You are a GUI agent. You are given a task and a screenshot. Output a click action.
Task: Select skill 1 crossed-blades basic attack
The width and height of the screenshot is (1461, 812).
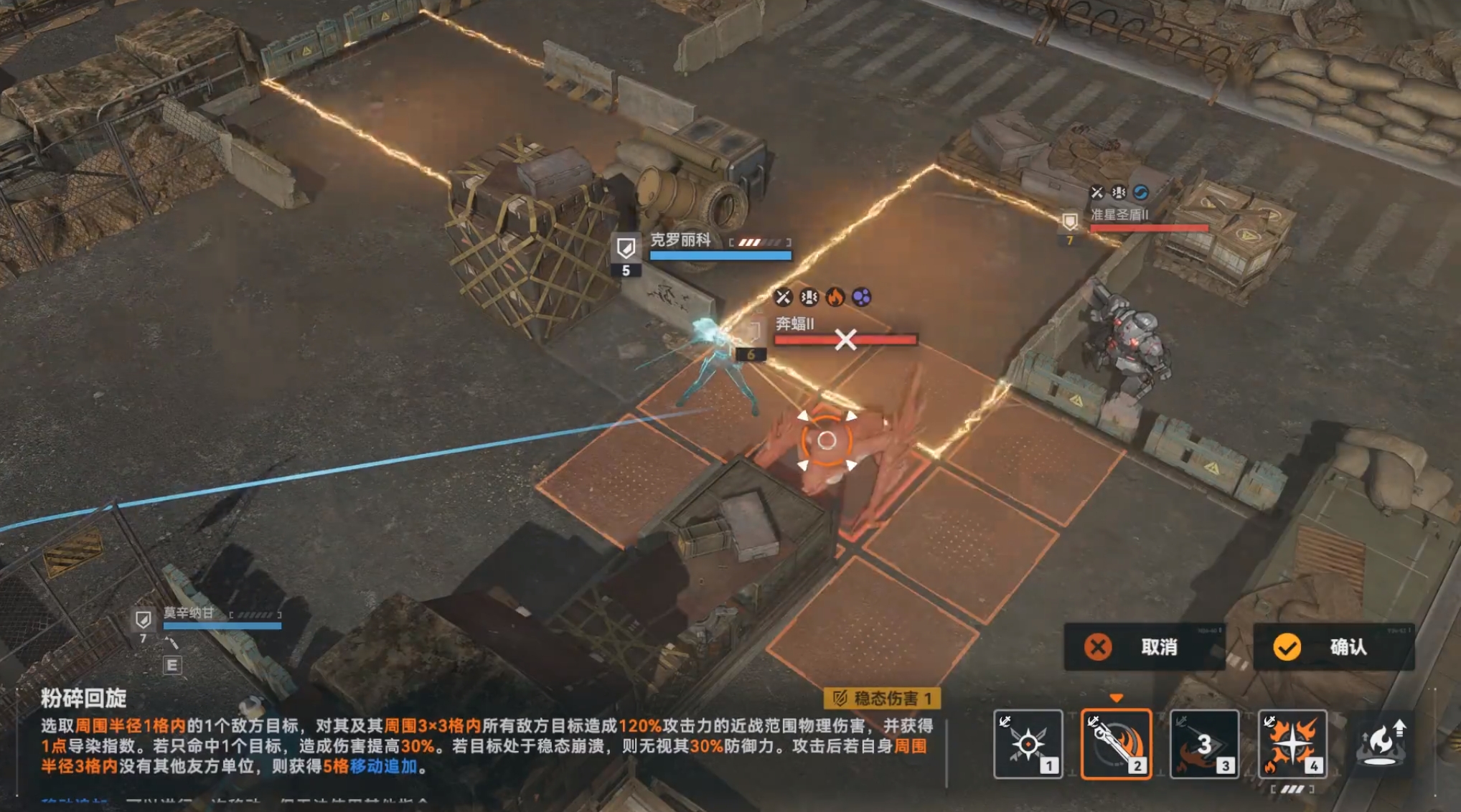click(x=1028, y=744)
